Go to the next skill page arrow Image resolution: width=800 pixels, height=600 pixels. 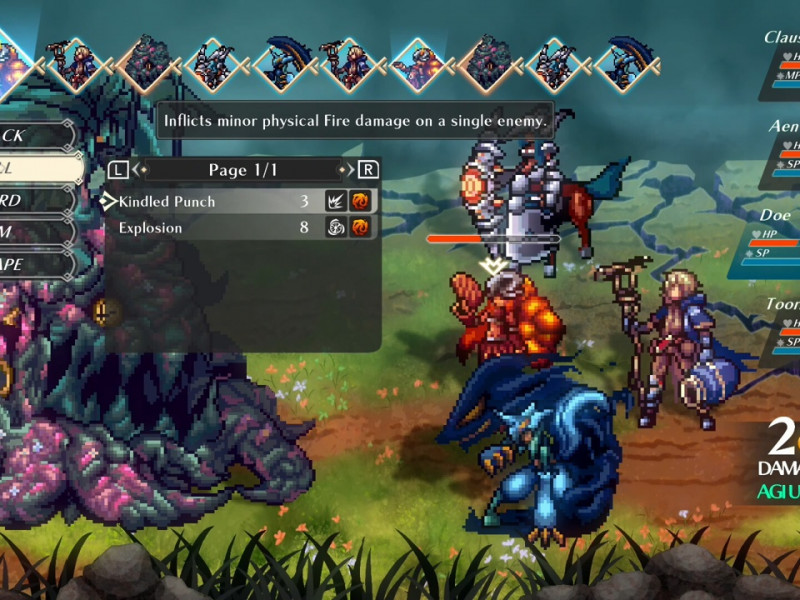(x=368, y=170)
